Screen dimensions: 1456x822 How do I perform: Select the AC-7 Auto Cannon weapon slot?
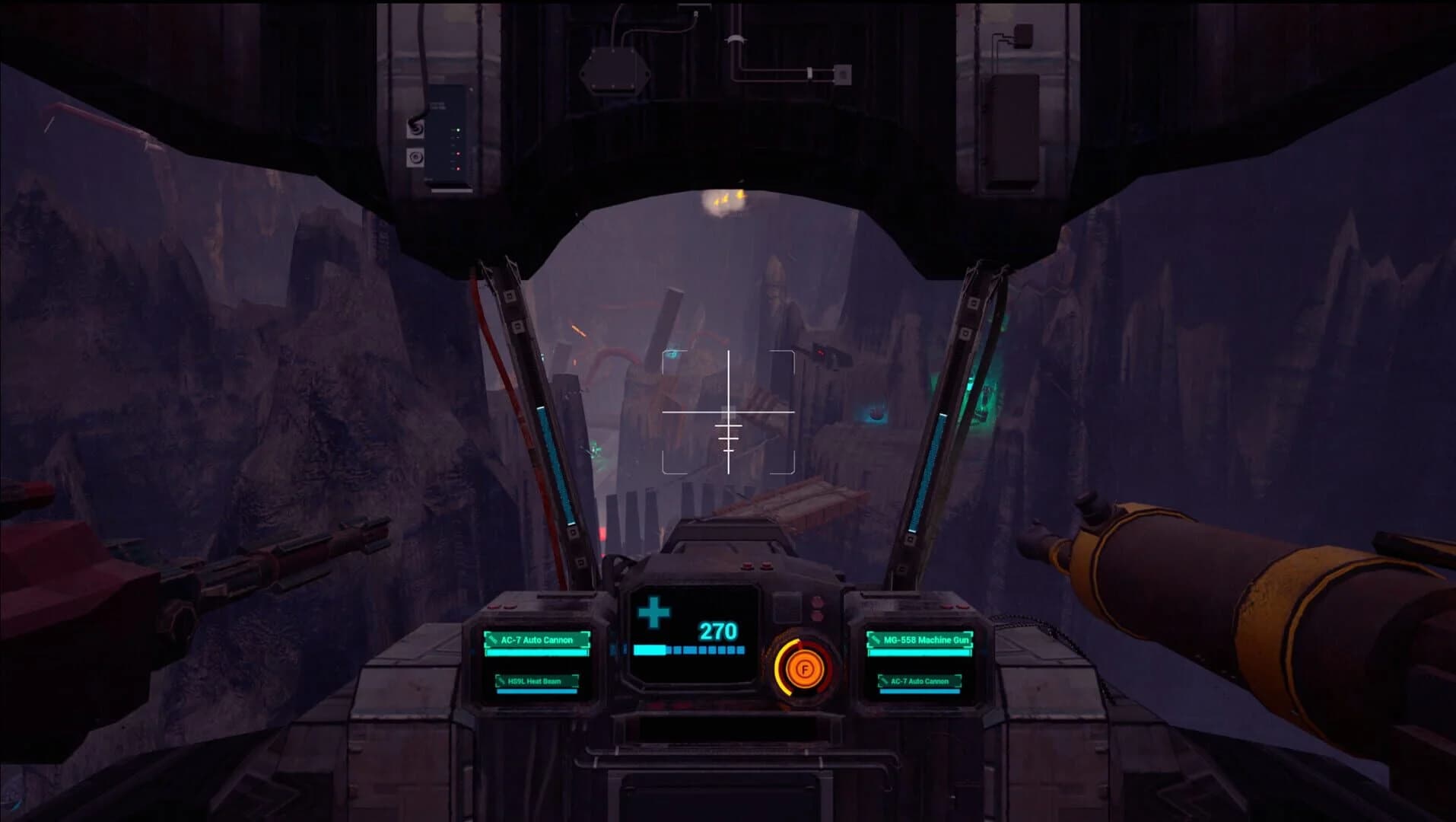pos(536,639)
